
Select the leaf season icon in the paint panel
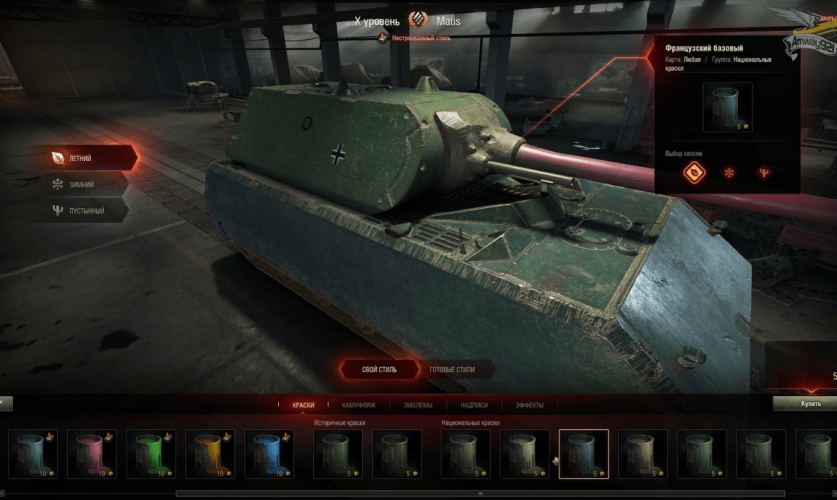[x=693, y=172]
